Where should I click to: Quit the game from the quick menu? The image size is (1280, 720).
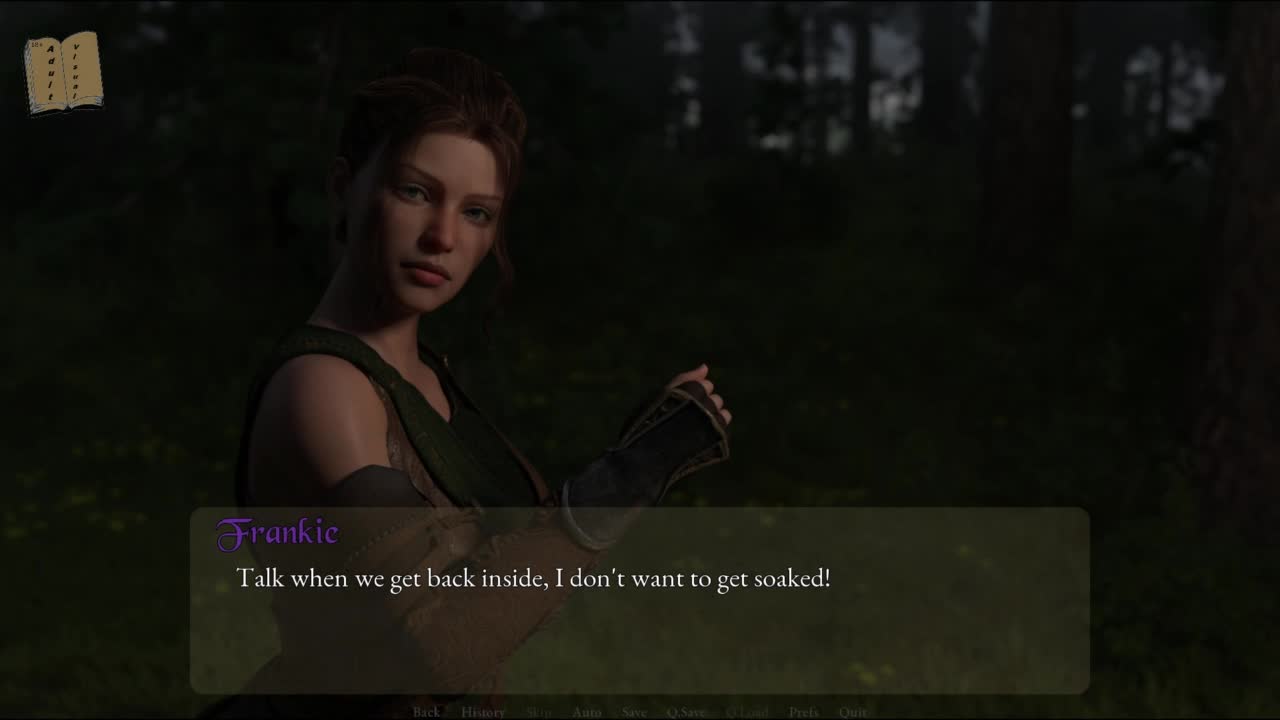click(853, 712)
